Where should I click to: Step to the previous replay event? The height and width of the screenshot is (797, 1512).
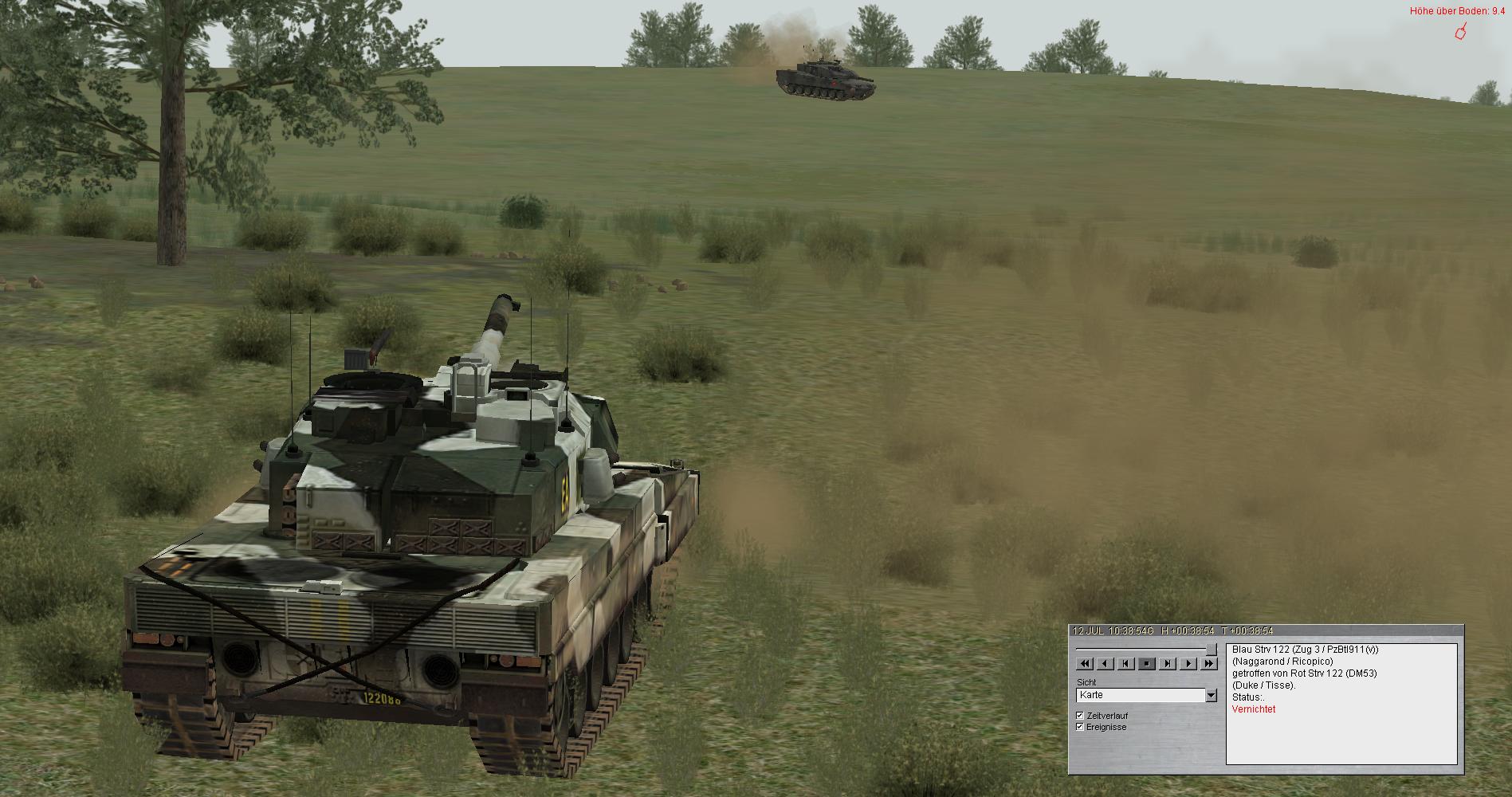click(1126, 663)
